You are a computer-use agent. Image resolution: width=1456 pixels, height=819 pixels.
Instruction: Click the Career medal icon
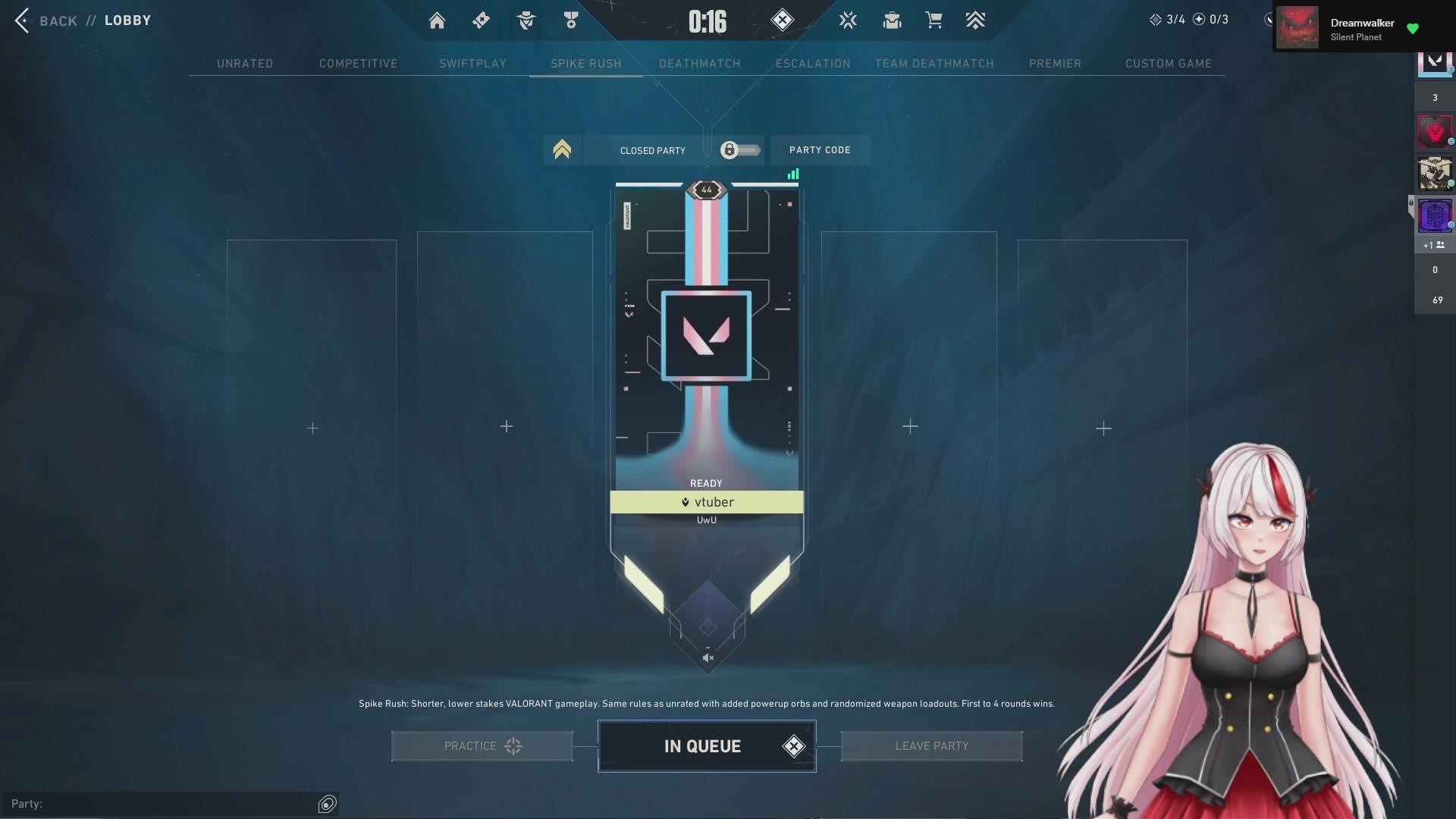pyautogui.click(x=571, y=20)
